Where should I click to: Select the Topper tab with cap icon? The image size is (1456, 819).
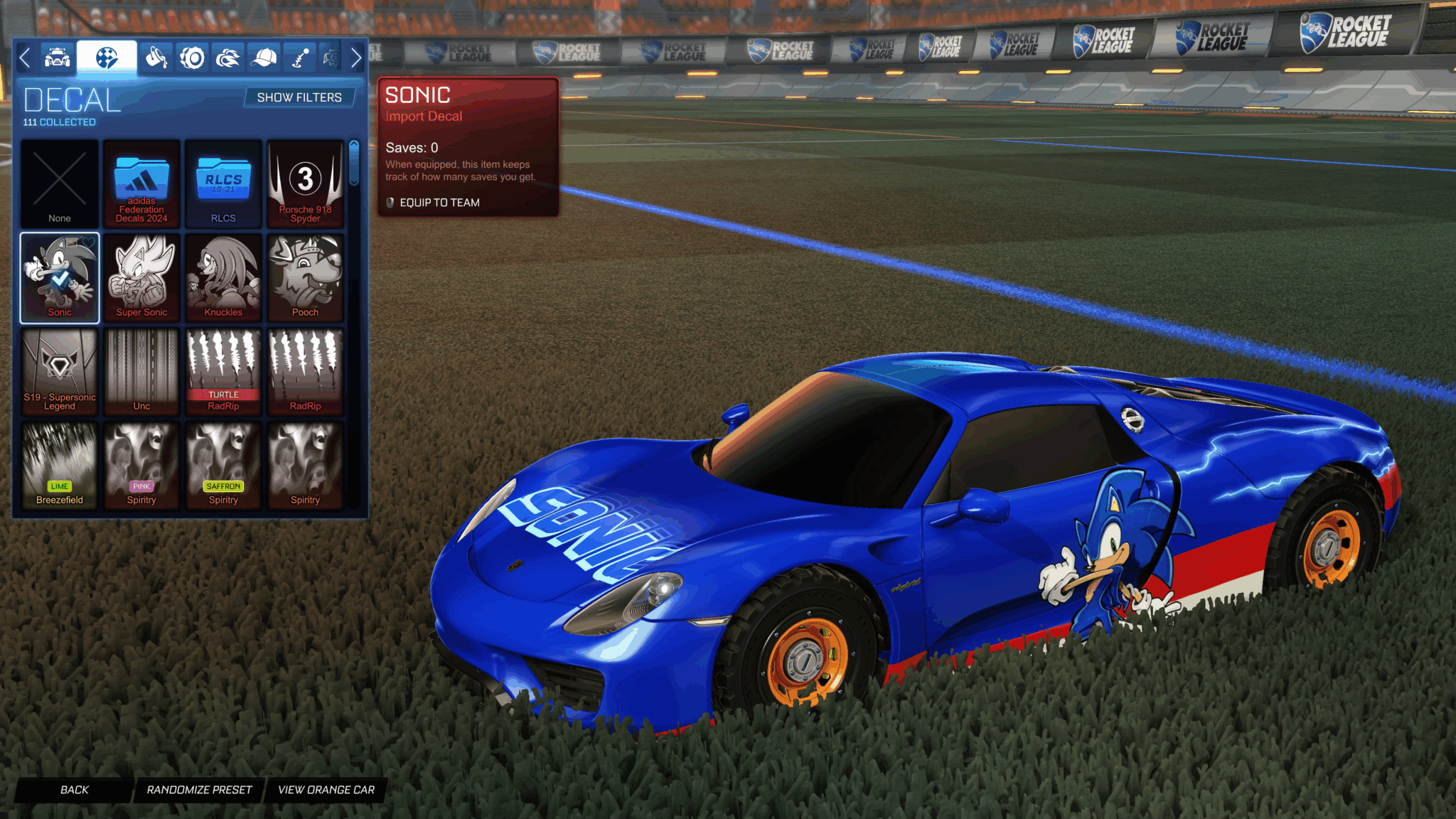(264, 58)
